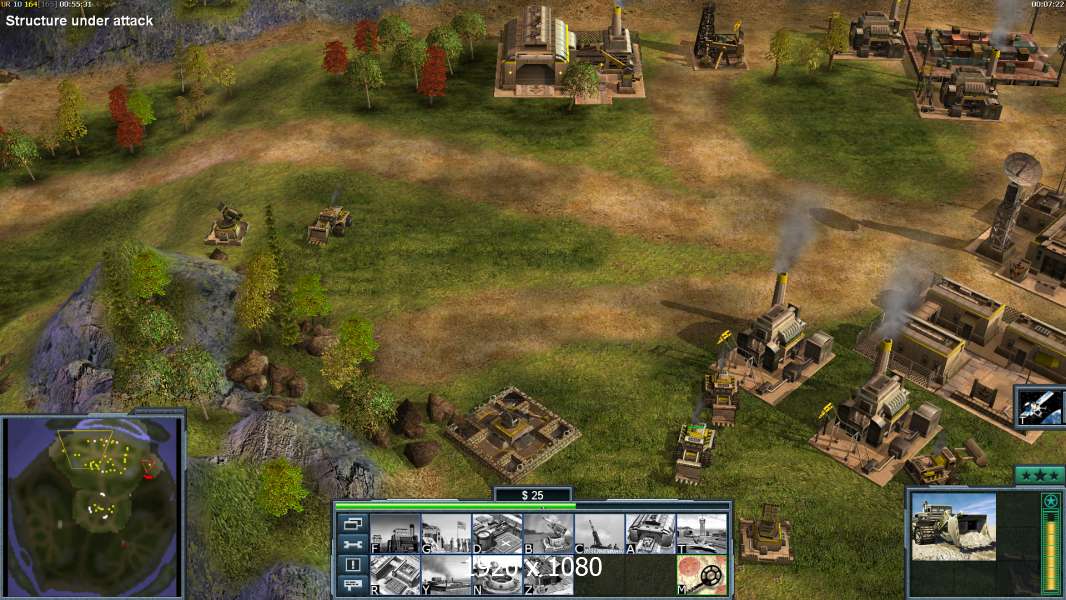Select the control tower airfield icon
The height and width of the screenshot is (600, 1066).
coord(701,533)
